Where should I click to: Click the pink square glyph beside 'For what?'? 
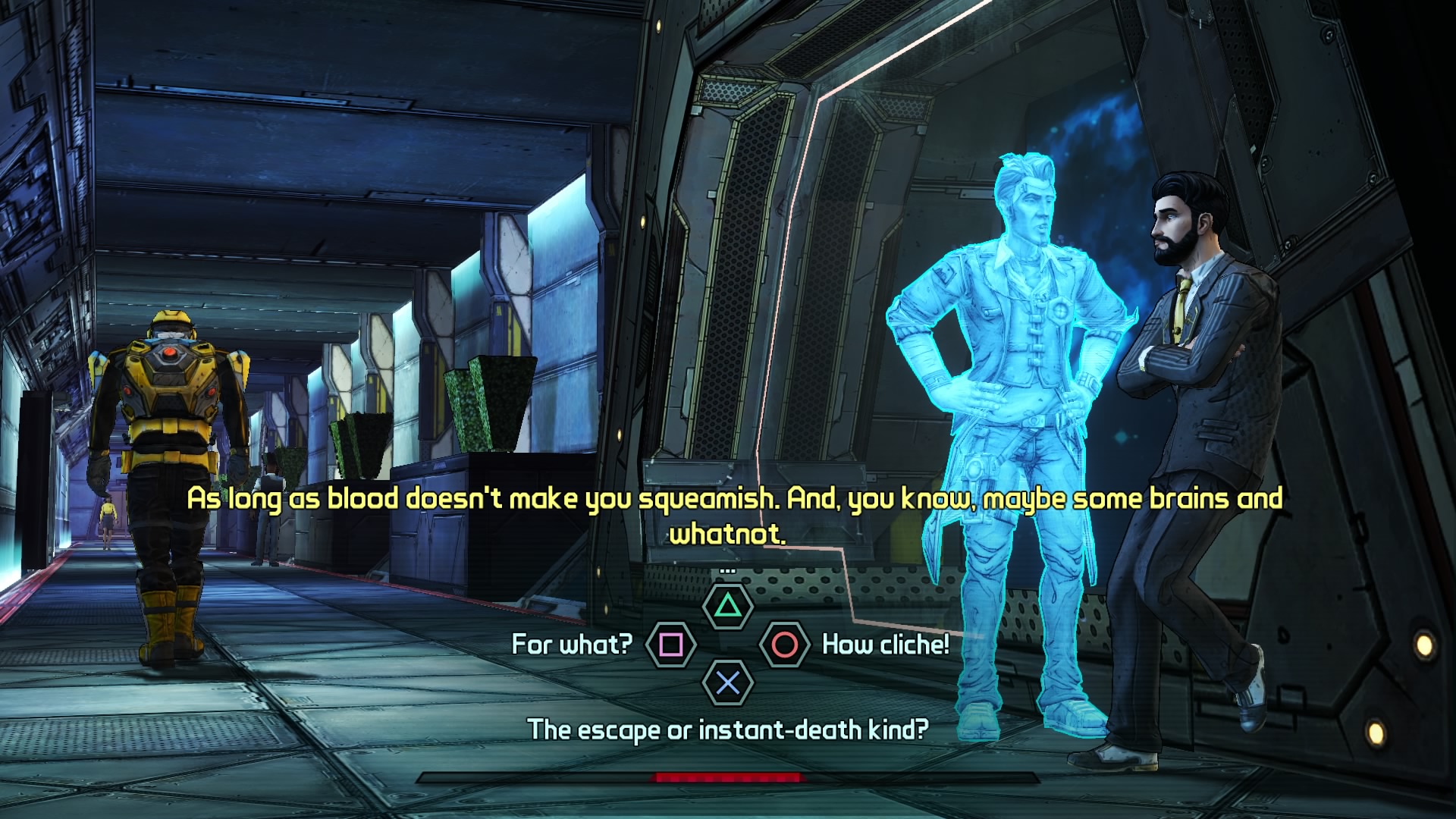point(671,645)
